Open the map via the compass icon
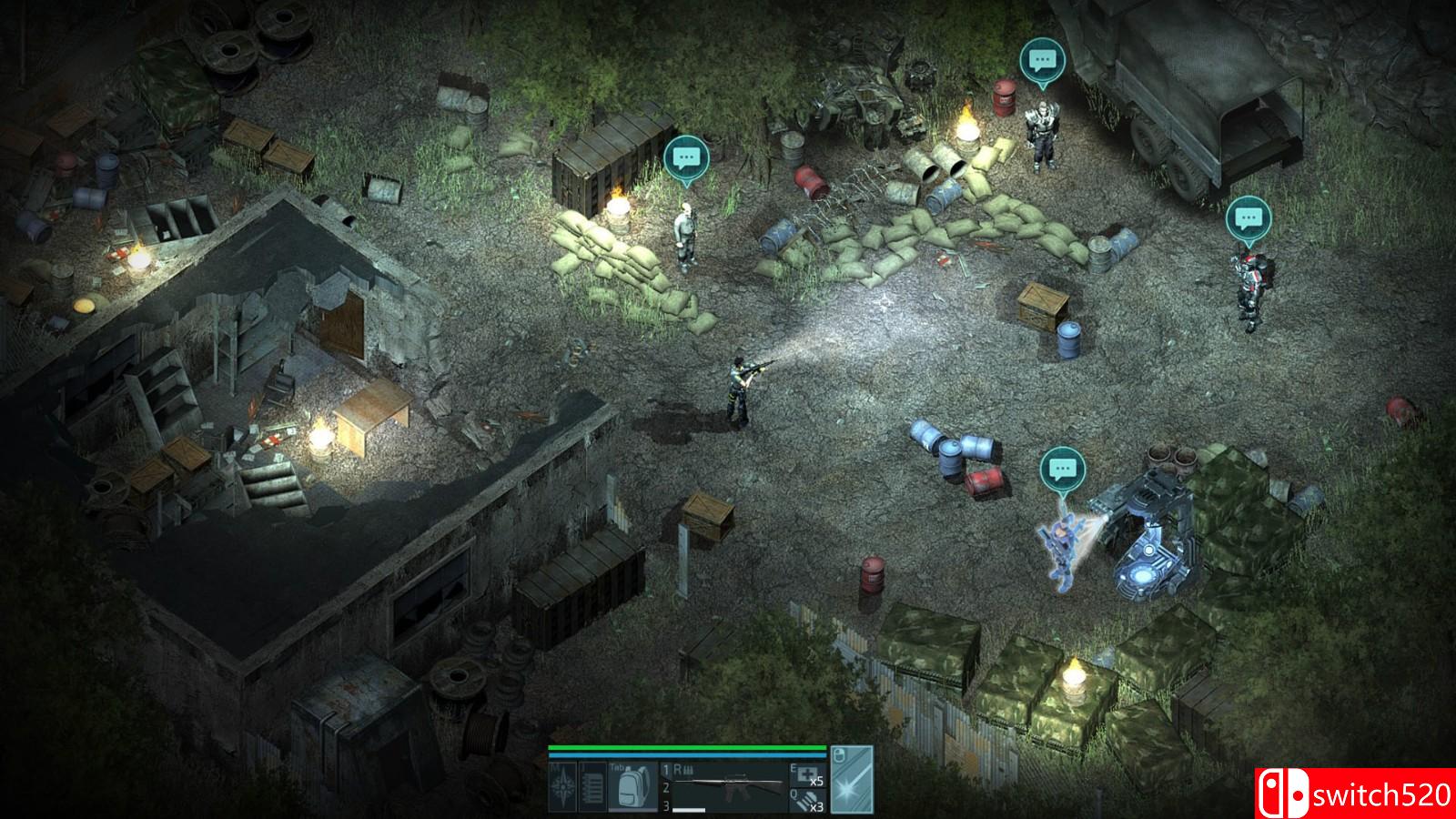 click(x=563, y=786)
